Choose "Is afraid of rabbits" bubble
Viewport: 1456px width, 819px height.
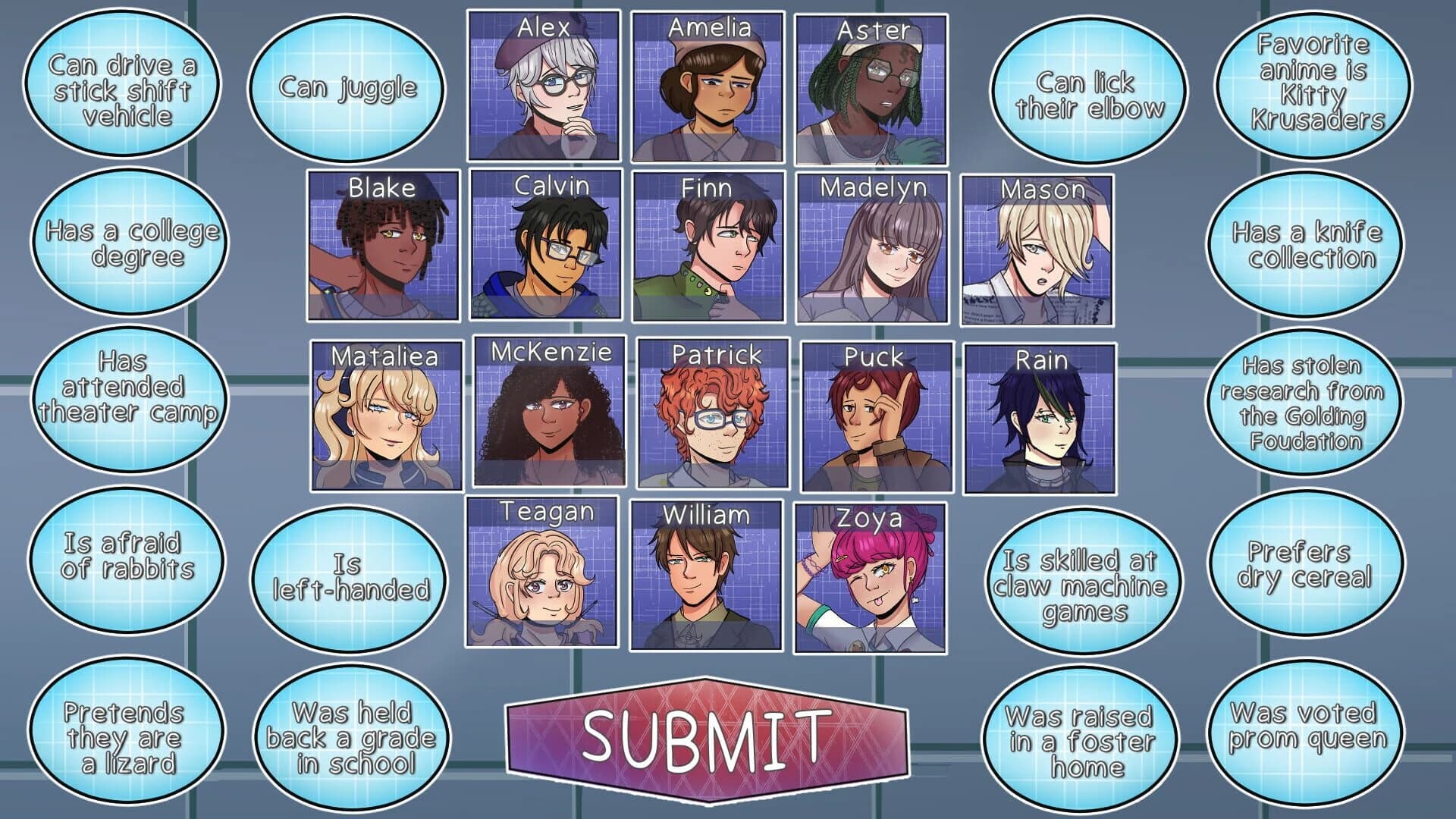(x=127, y=556)
